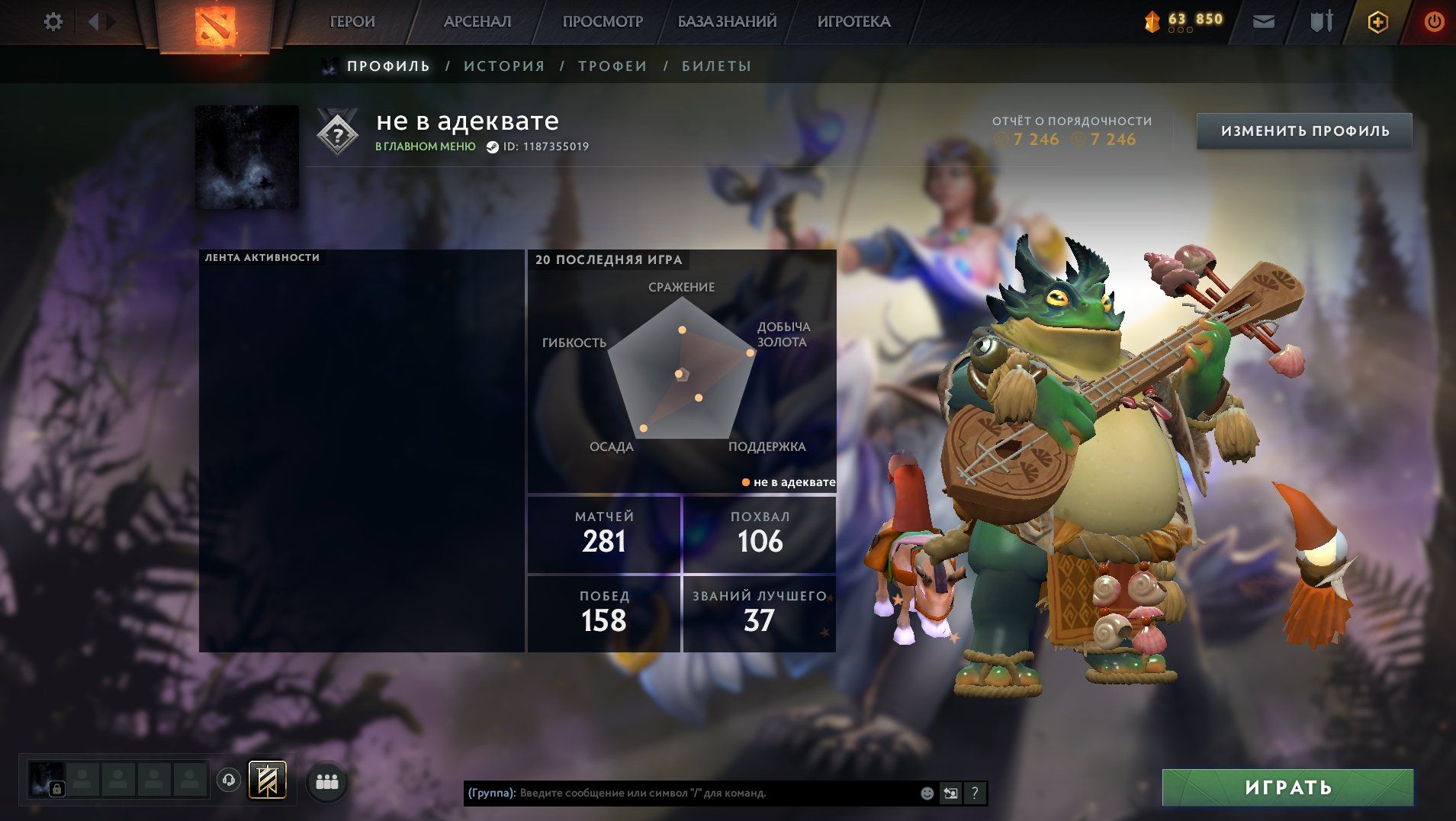Open the ГЕРОИ menu
1456x821 pixels.
[x=352, y=22]
